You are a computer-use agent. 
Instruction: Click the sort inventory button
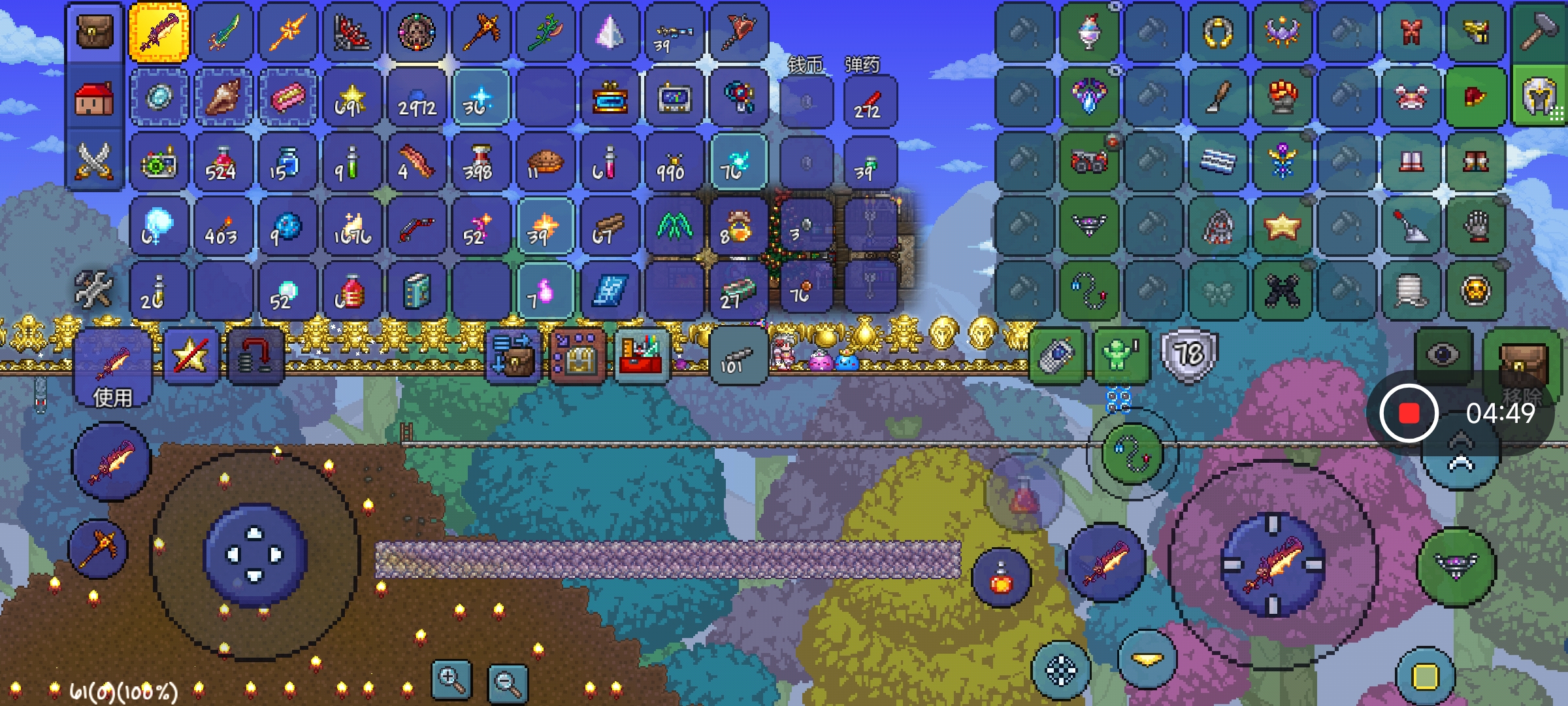tap(578, 356)
